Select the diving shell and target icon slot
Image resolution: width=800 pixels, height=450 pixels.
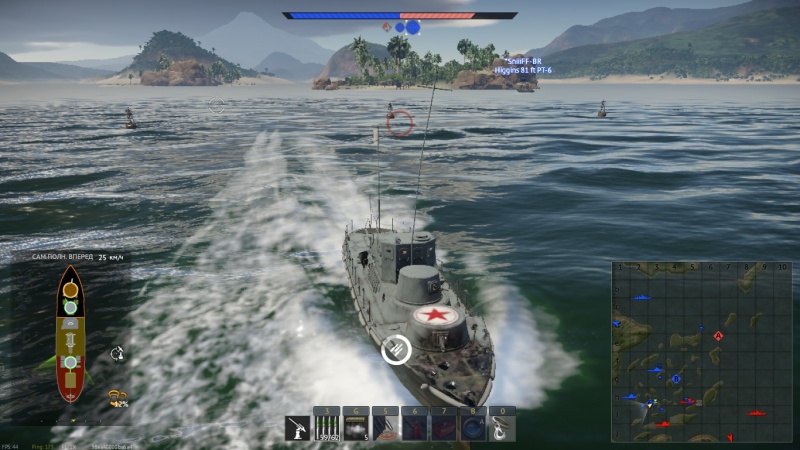[385, 428]
